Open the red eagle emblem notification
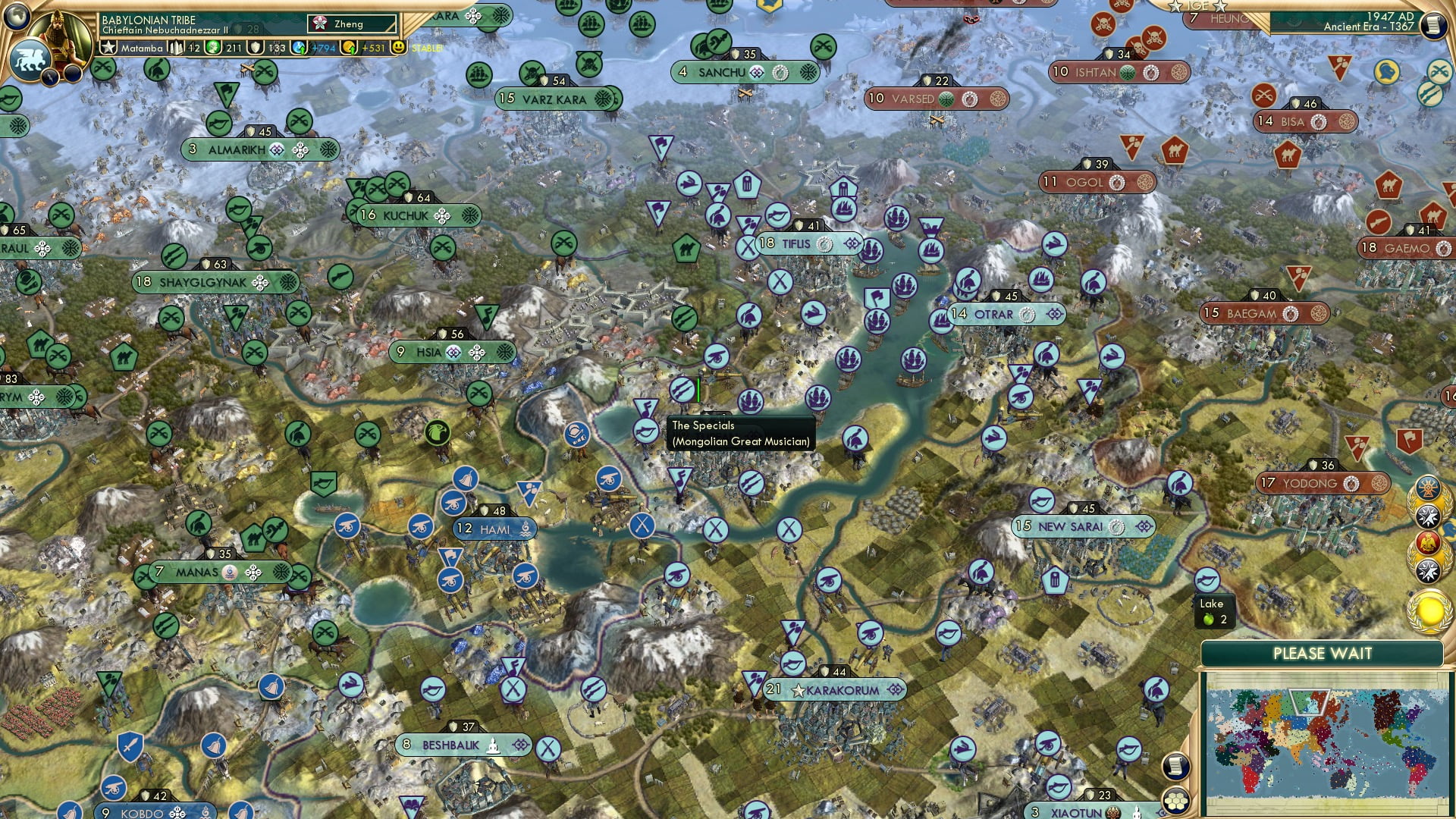 [1428, 544]
